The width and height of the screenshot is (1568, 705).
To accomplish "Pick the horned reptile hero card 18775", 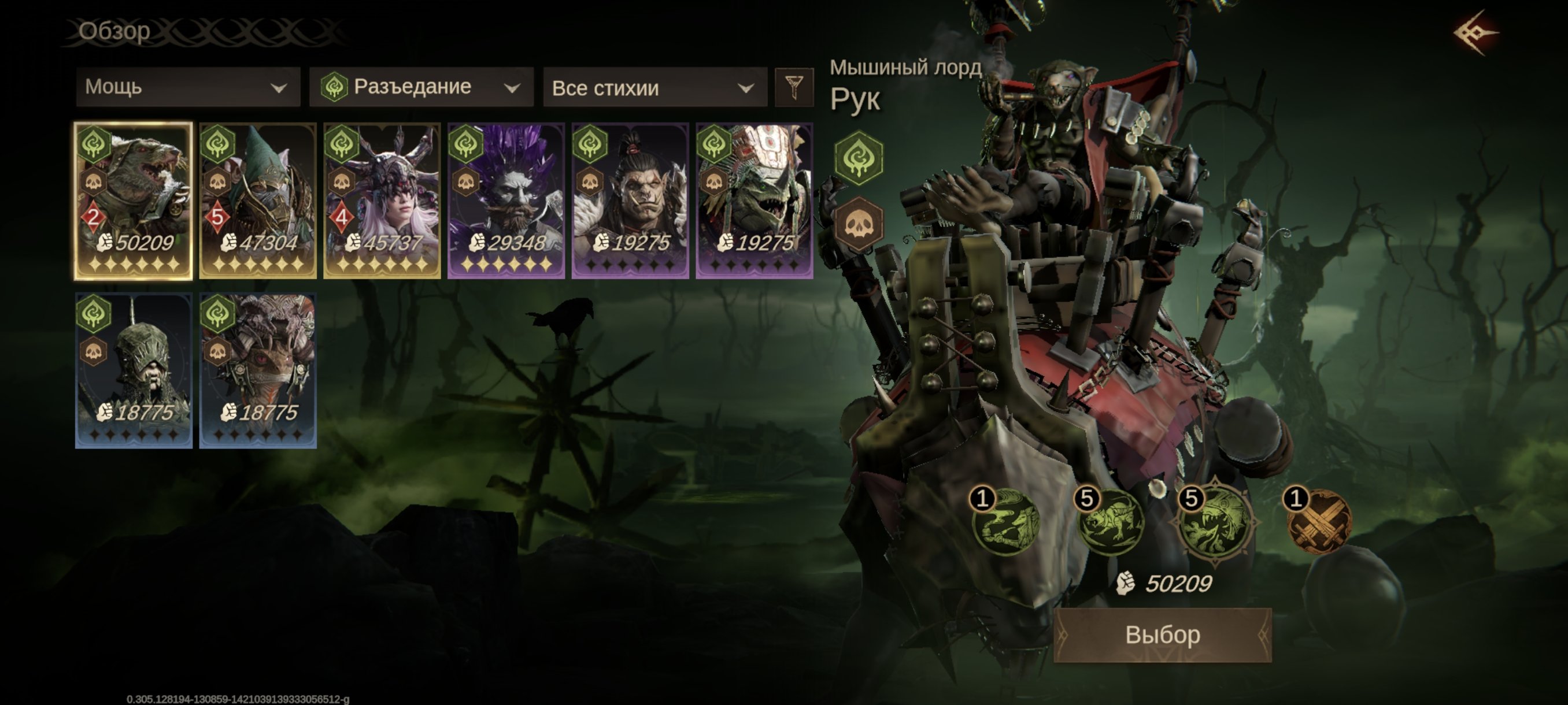I will coord(257,370).
